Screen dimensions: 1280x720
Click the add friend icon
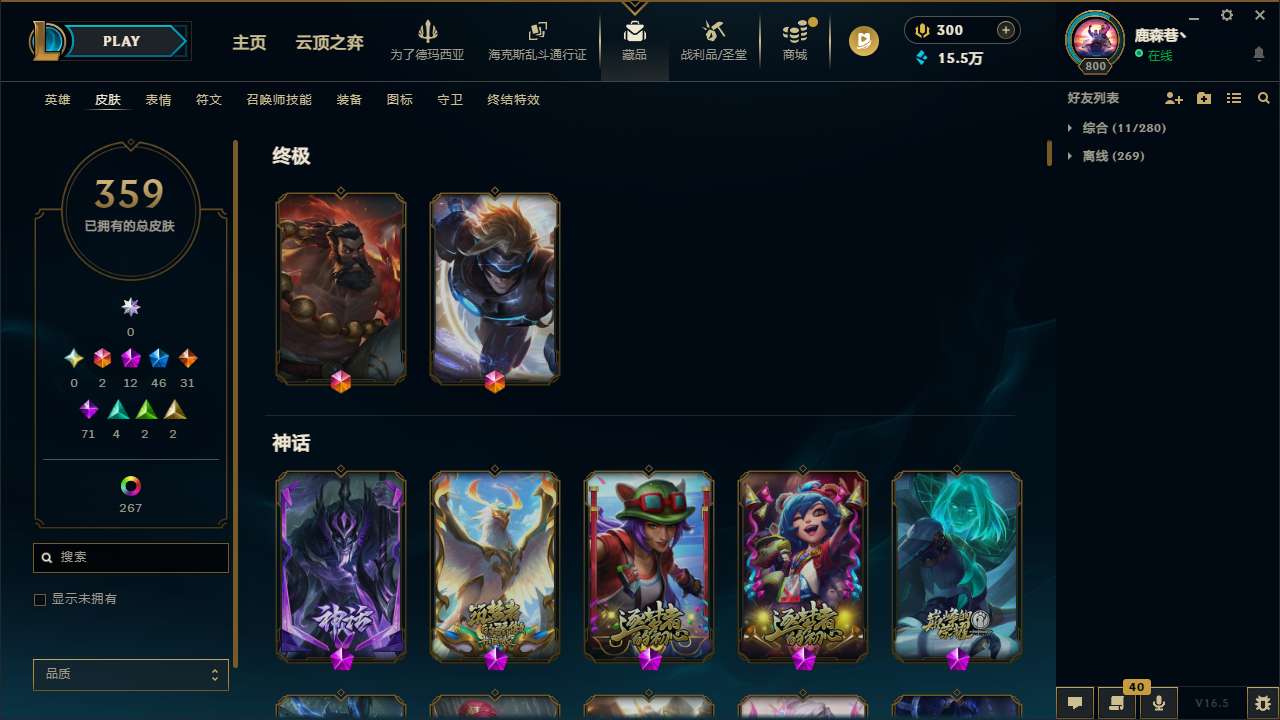(1174, 98)
